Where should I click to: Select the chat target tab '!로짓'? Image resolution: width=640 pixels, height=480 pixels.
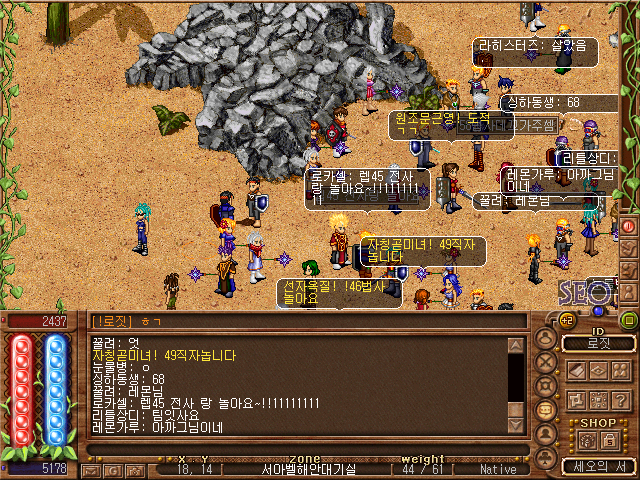pos(112,321)
